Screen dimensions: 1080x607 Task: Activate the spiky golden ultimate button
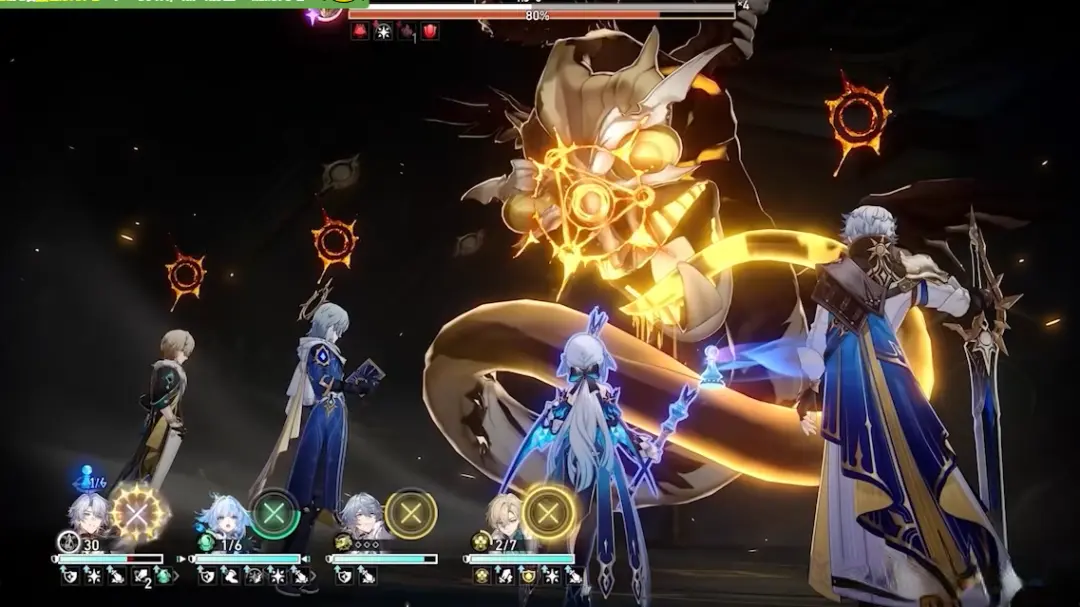[138, 513]
